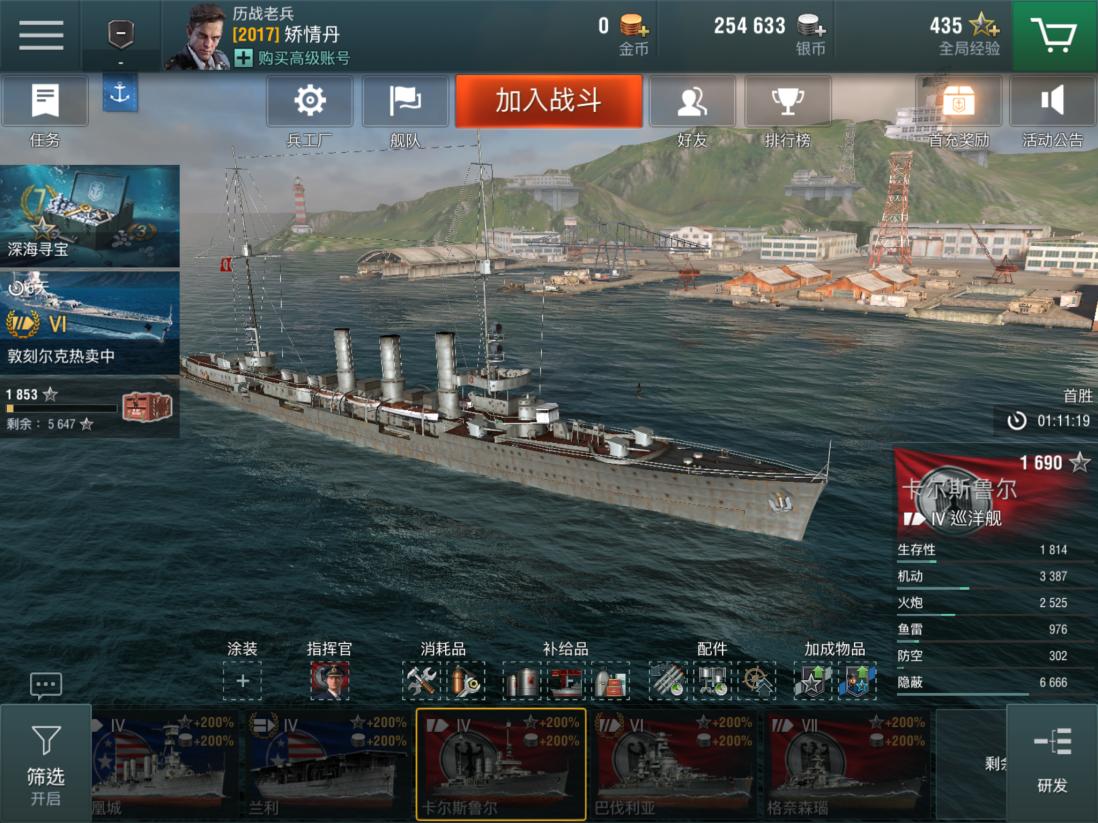Select the 格奈森瑙 ship card
1098x823 pixels.
(848, 763)
